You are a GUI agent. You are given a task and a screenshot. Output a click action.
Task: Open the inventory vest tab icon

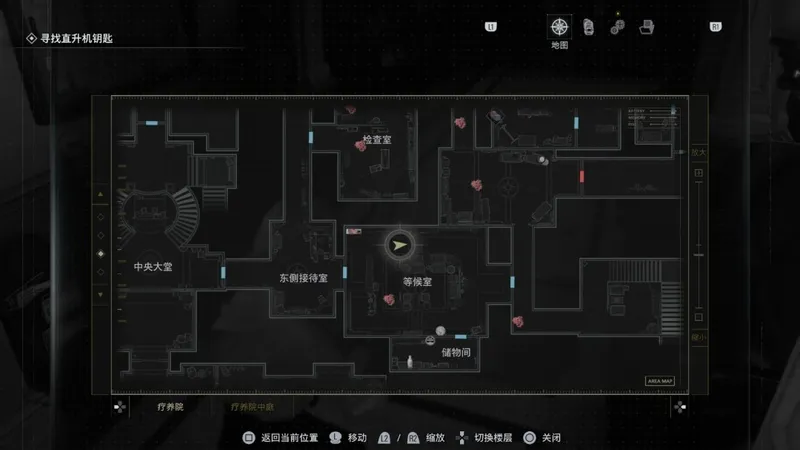click(589, 27)
